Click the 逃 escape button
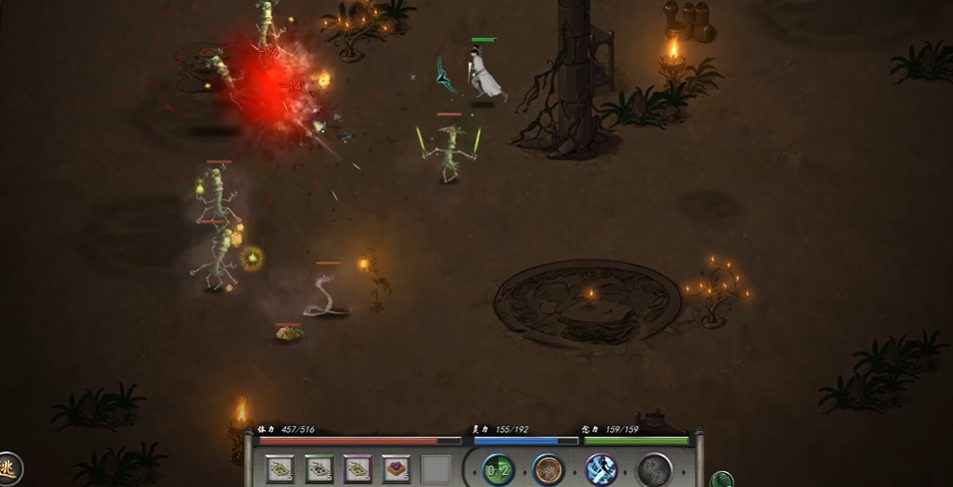 [x=9, y=466]
